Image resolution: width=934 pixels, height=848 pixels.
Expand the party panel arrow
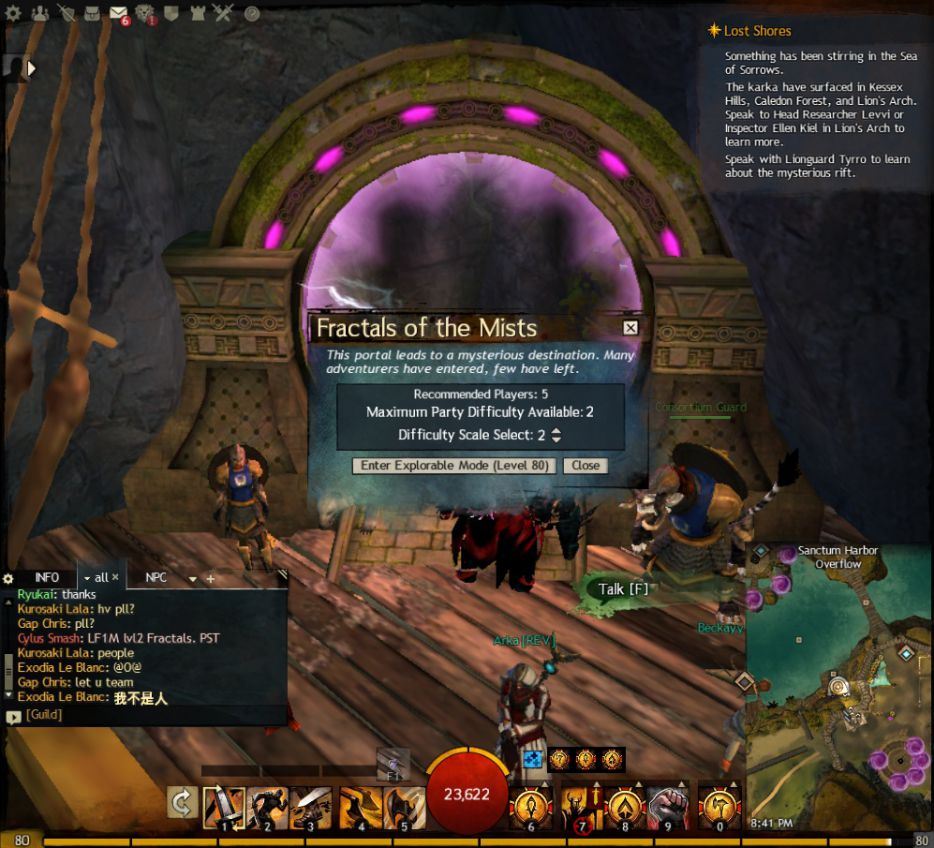pos(31,68)
